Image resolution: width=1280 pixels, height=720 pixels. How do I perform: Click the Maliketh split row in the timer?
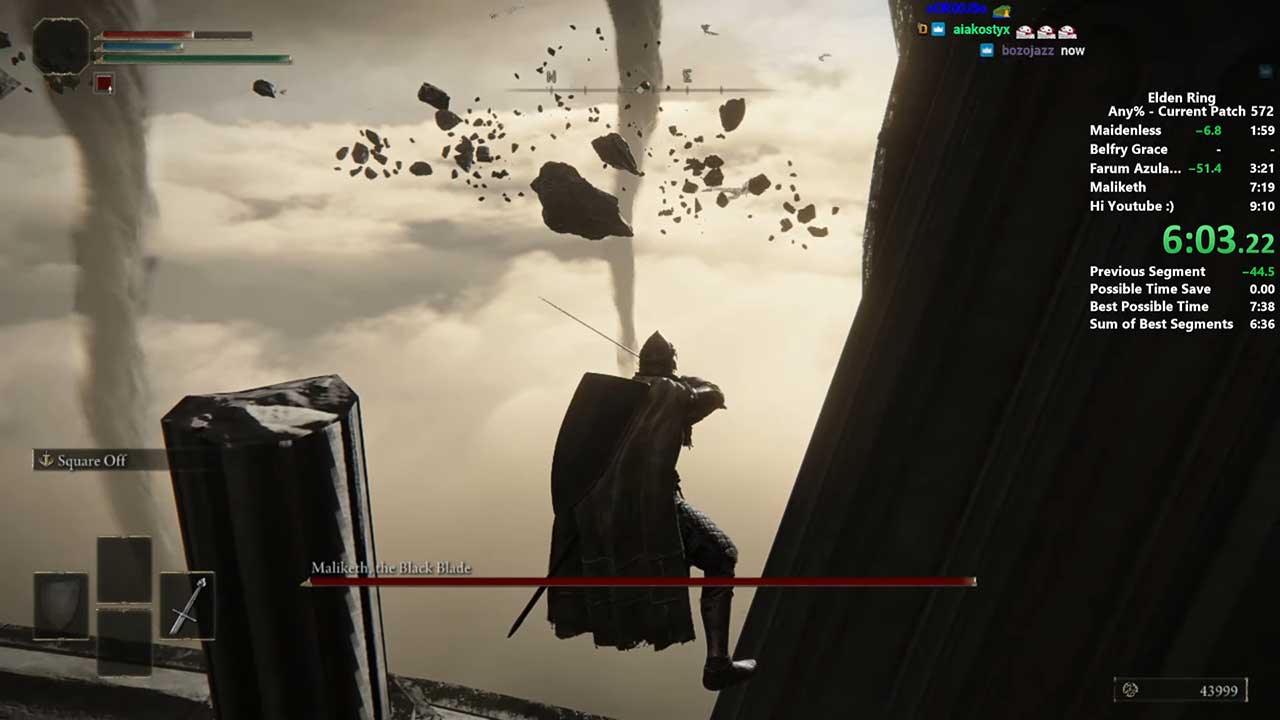[1180, 187]
